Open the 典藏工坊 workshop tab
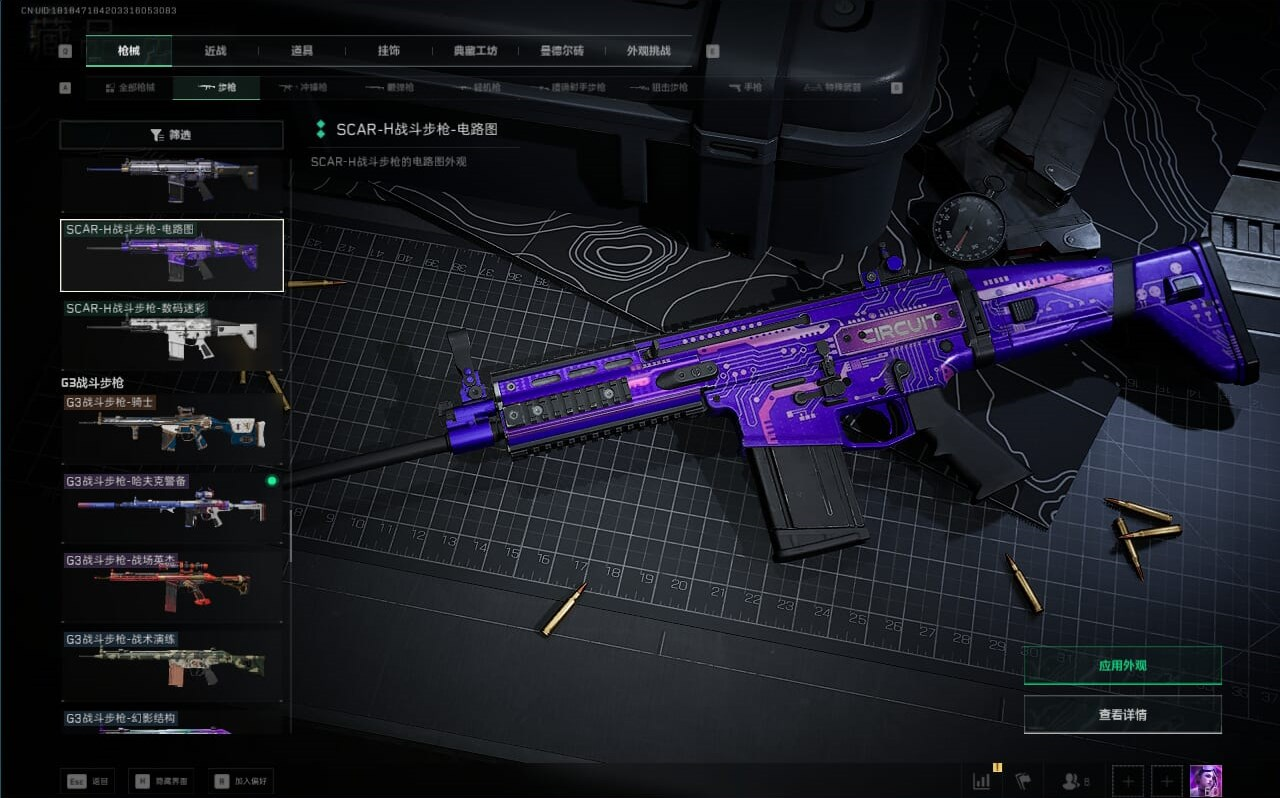This screenshot has width=1280, height=798. coord(476,51)
